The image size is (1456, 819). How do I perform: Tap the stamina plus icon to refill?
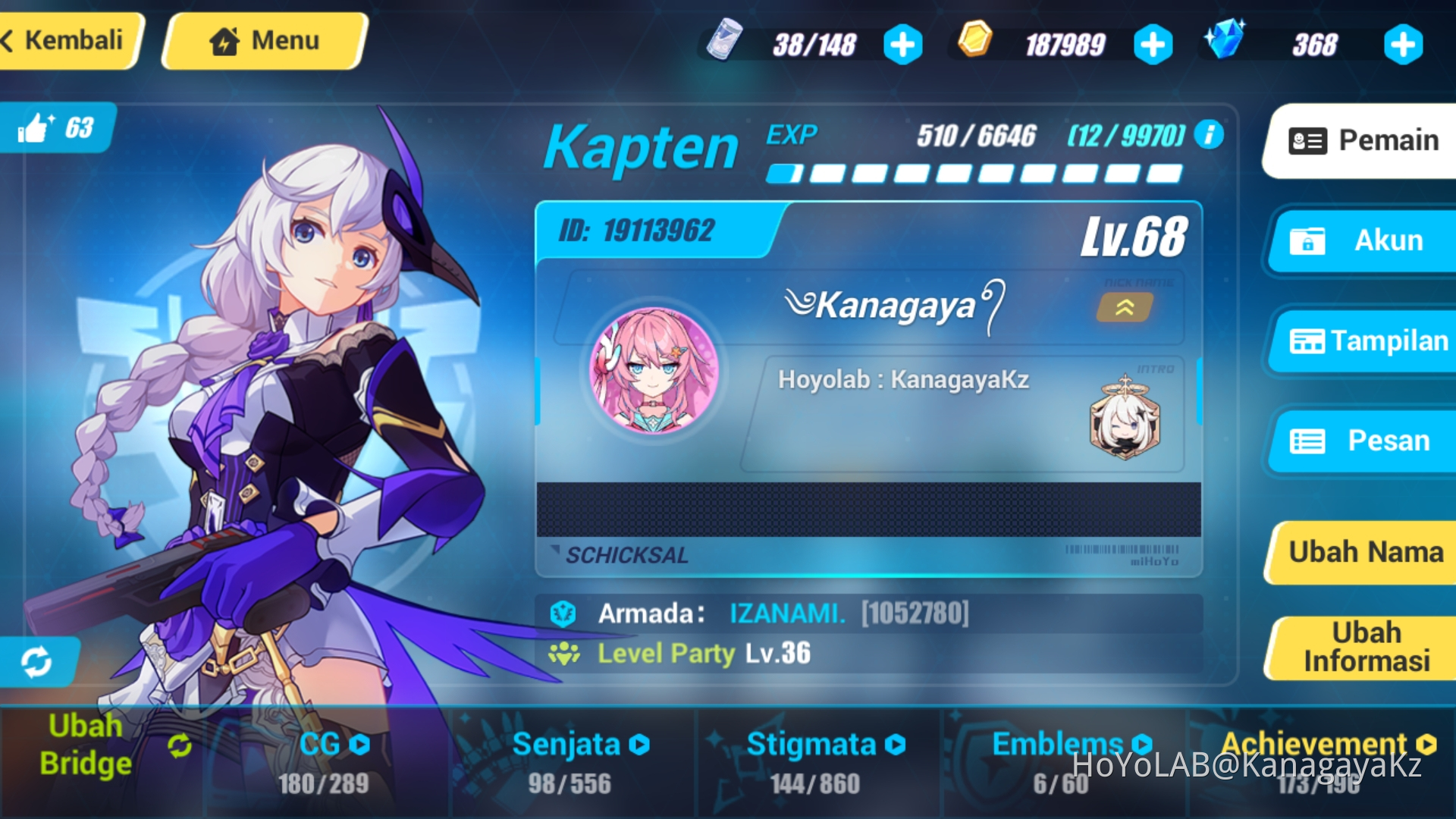tap(902, 45)
